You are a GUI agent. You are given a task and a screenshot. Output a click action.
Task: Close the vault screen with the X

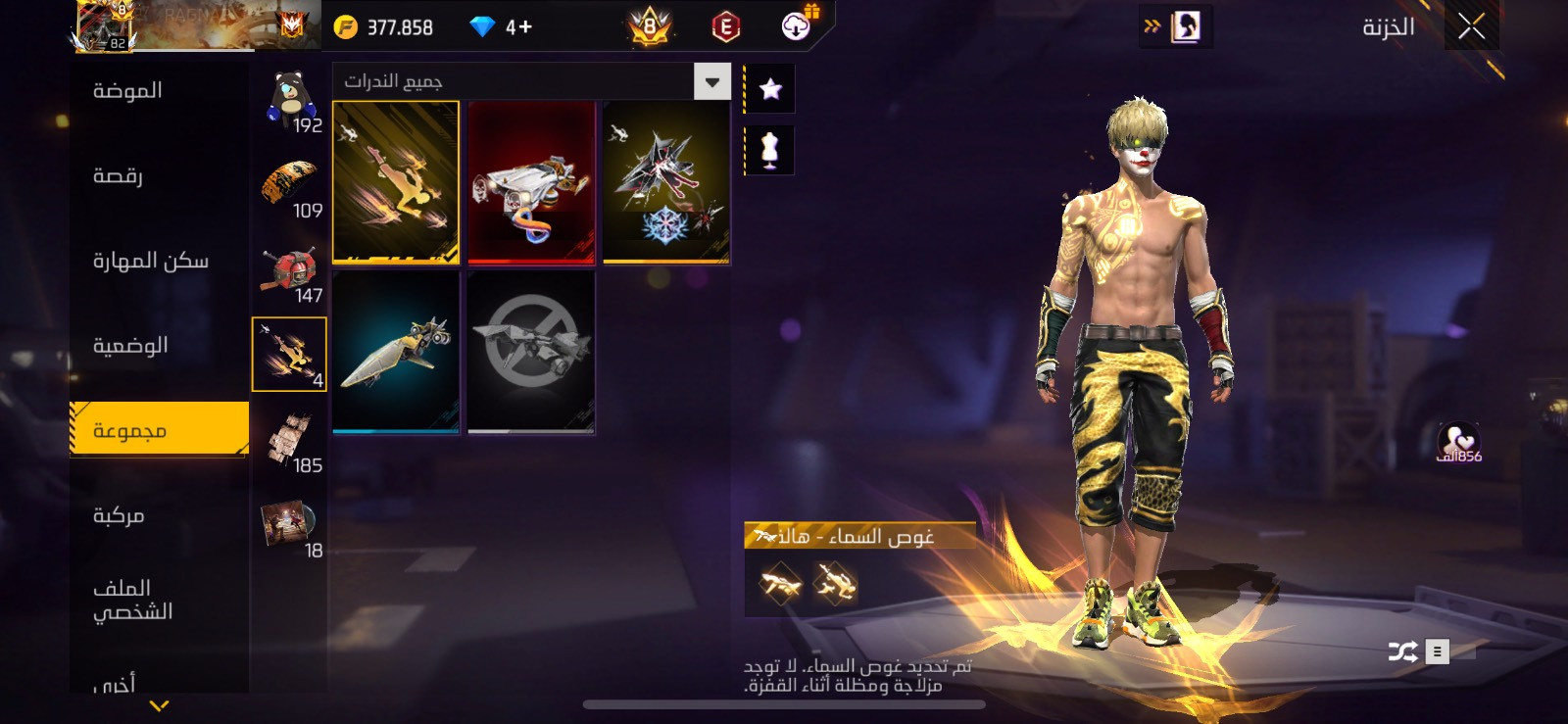point(1471,27)
